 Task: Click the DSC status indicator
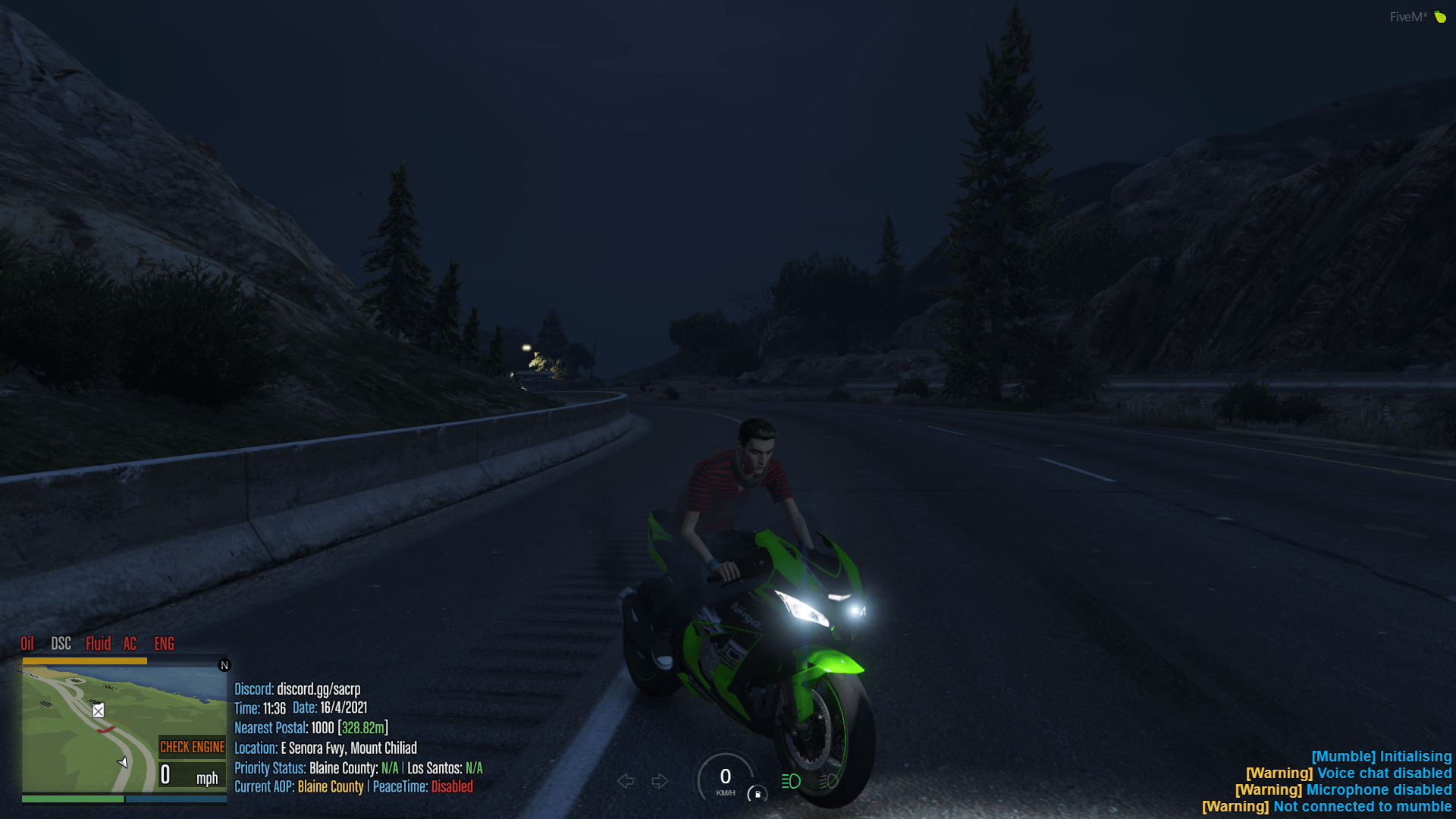click(x=61, y=644)
